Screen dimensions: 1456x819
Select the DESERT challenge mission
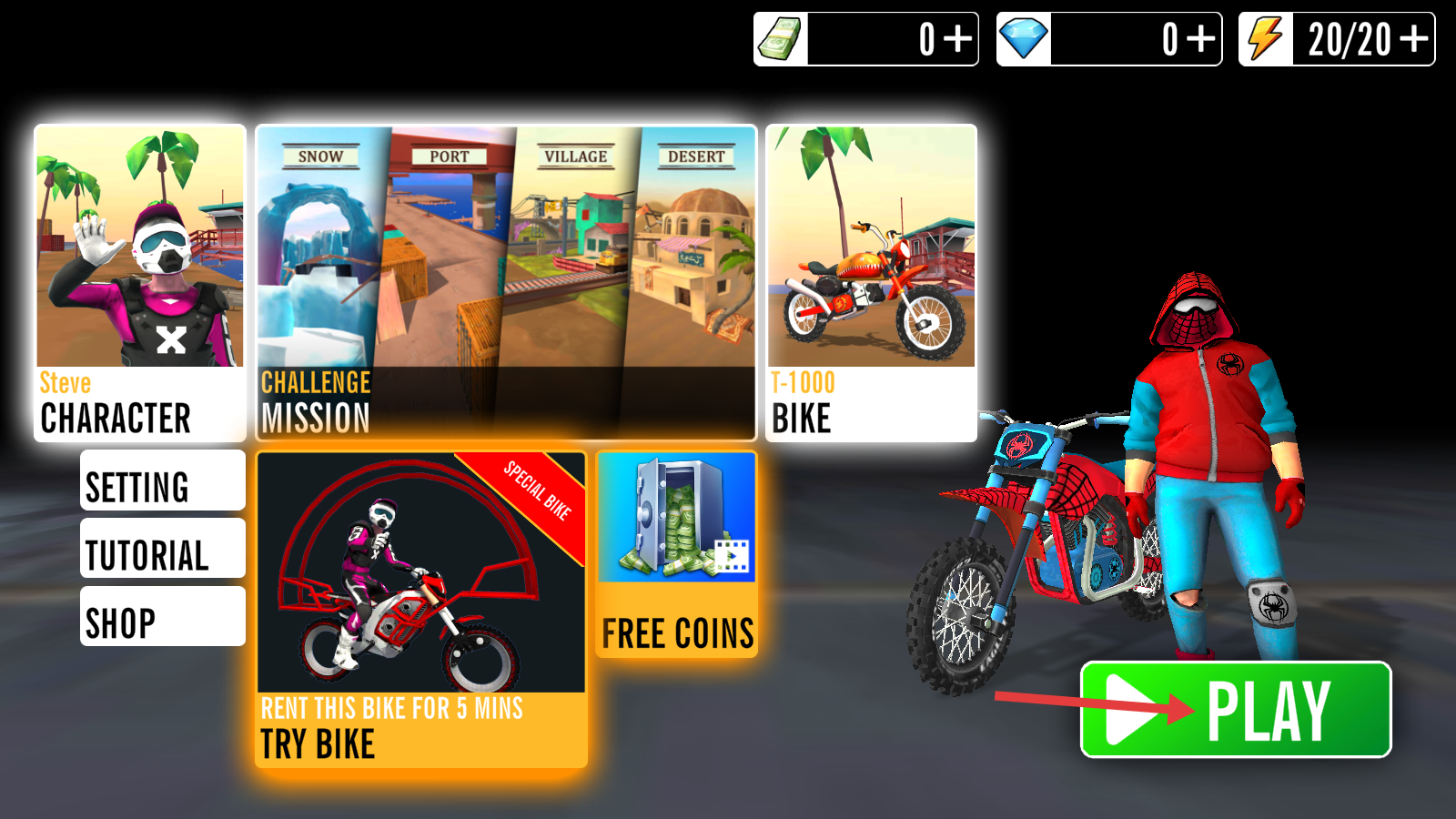tap(695, 264)
